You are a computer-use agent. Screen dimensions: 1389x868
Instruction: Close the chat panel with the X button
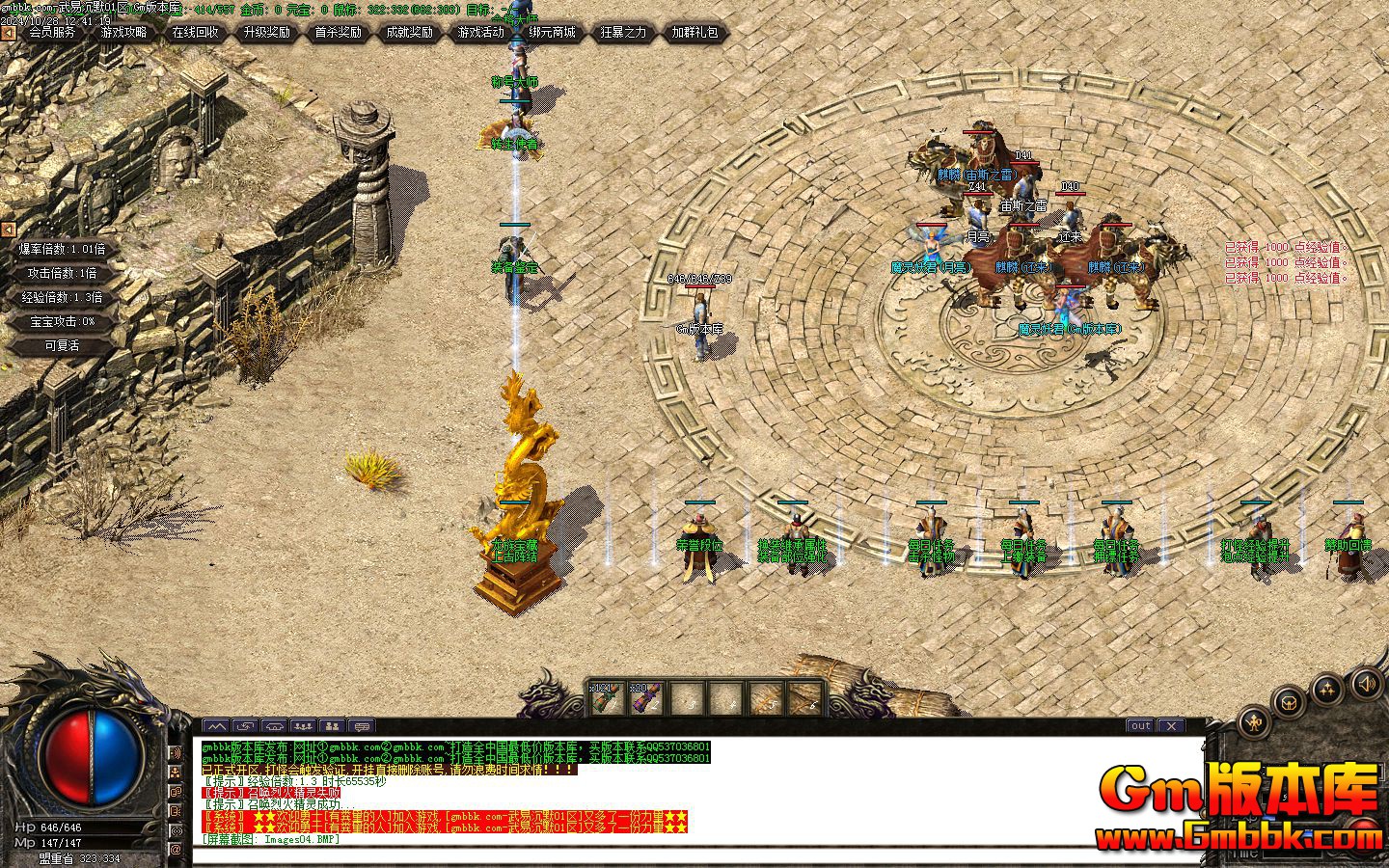(1171, 726)
